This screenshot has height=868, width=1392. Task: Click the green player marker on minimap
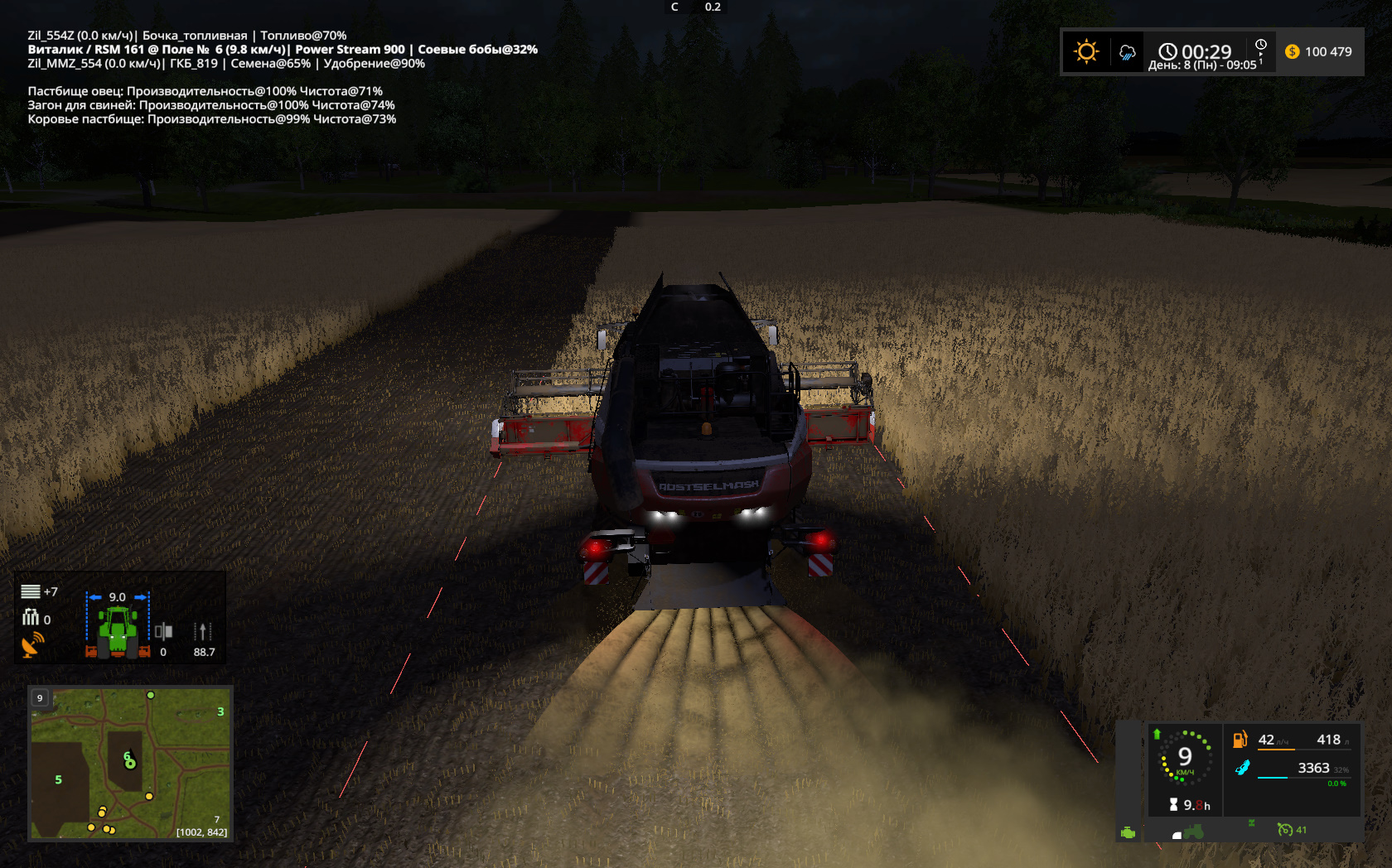pyautogui.click(x=129, y=760)
